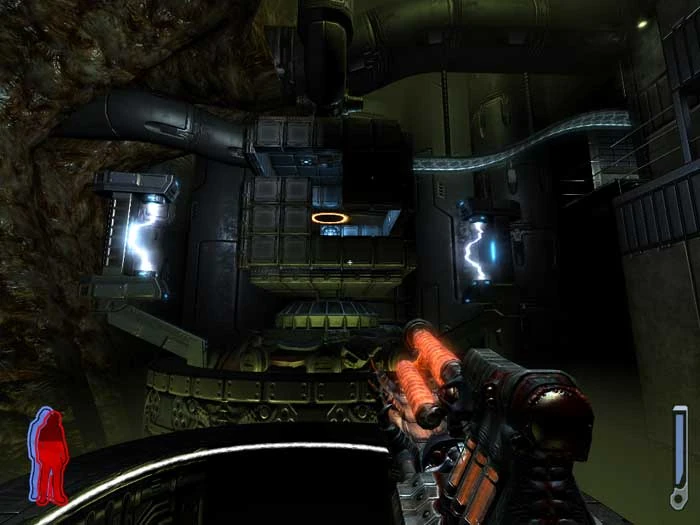Click the red and blue player silhouette icon
Screen dimensions: 700x525
coord(48,455)
